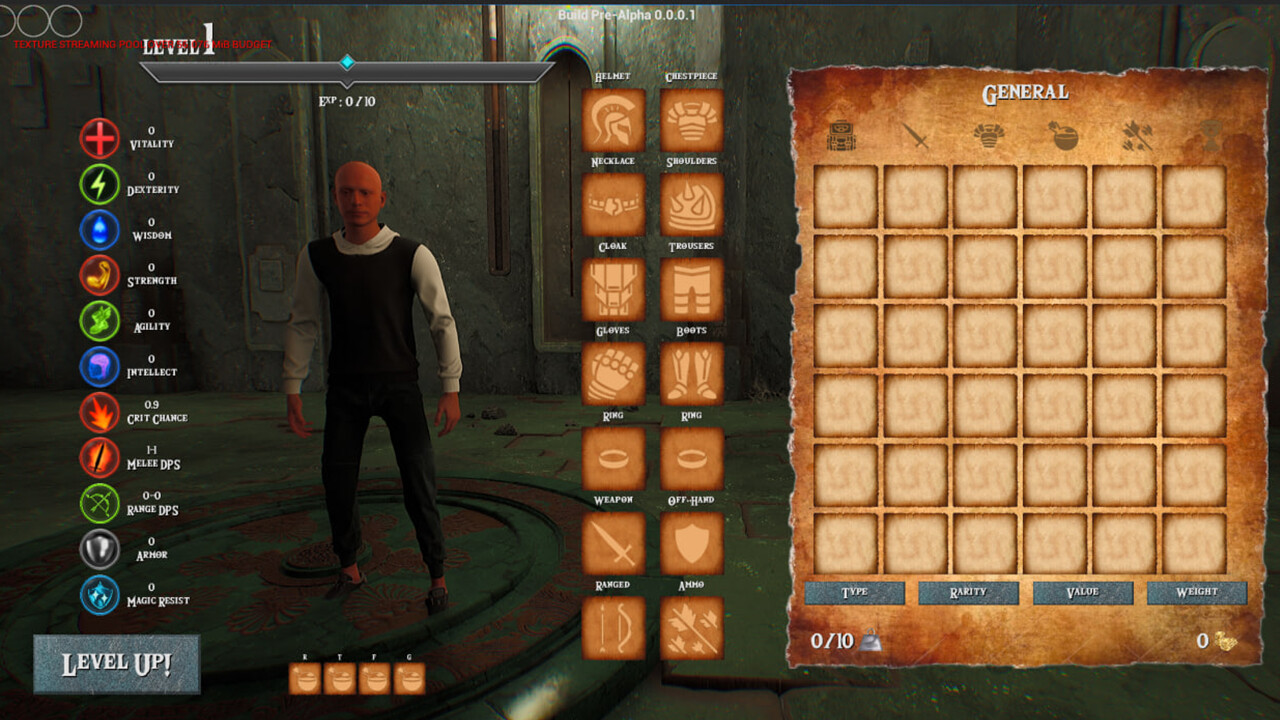Open the Helmet equipment slot
Image resolution: width=1280 pixels, height=720 pixels.
[x=613, y=120]
